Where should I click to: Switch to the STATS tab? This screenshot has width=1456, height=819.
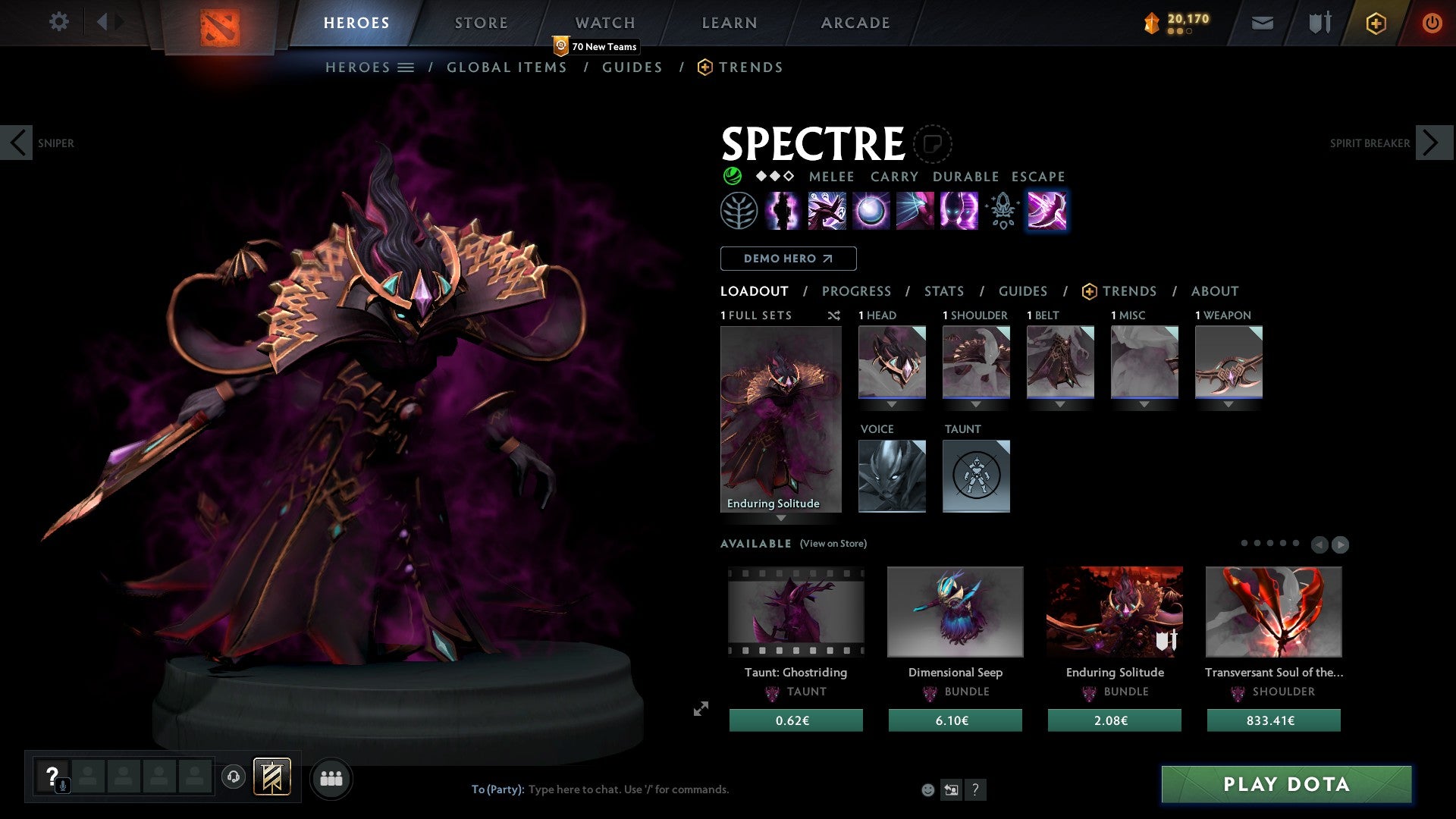943,290
